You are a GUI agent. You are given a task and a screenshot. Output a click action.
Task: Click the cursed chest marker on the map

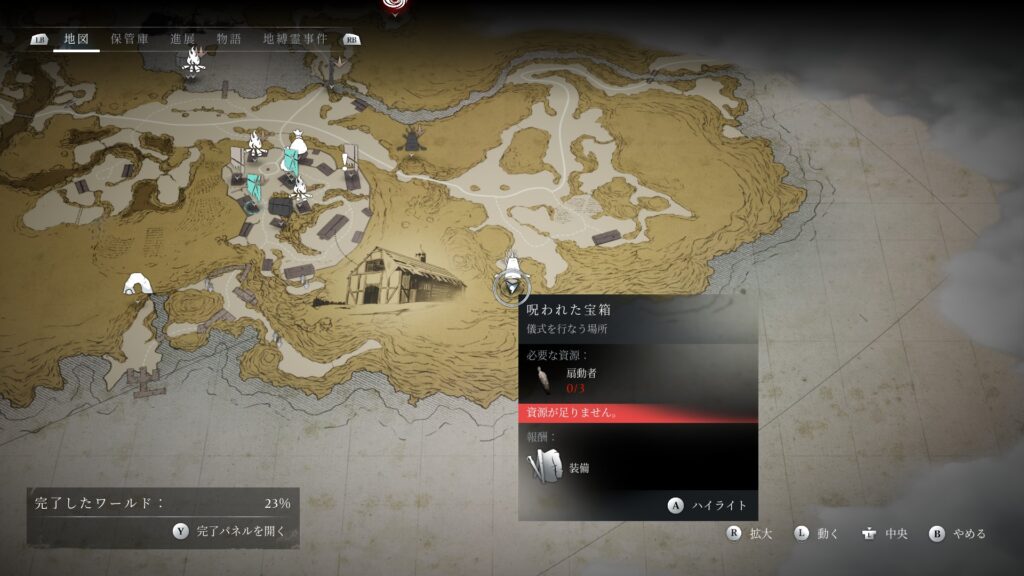click(x=512, y=274)
